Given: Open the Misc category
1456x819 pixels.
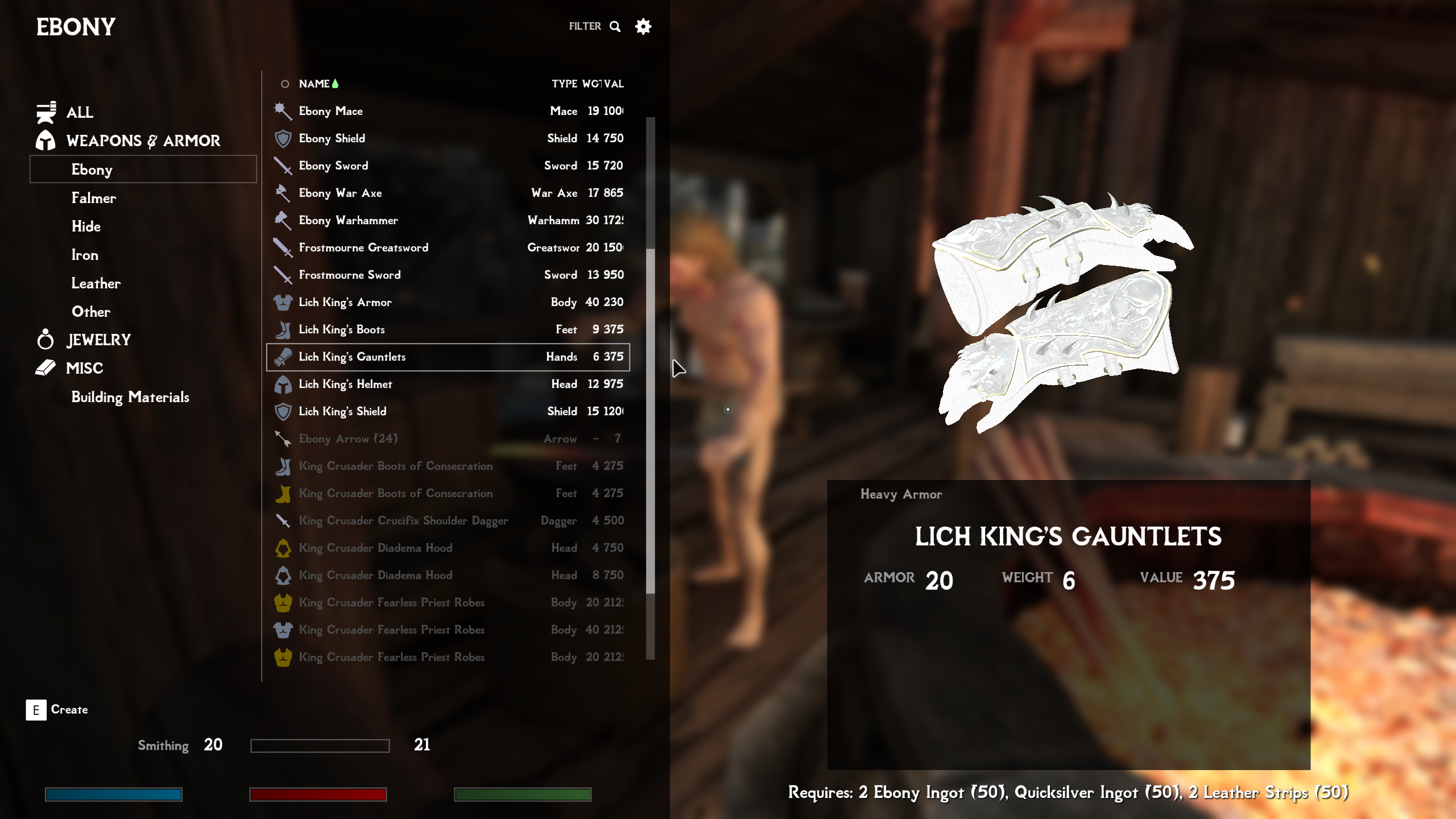Looking at the screenshot, I should coord(84,368).
